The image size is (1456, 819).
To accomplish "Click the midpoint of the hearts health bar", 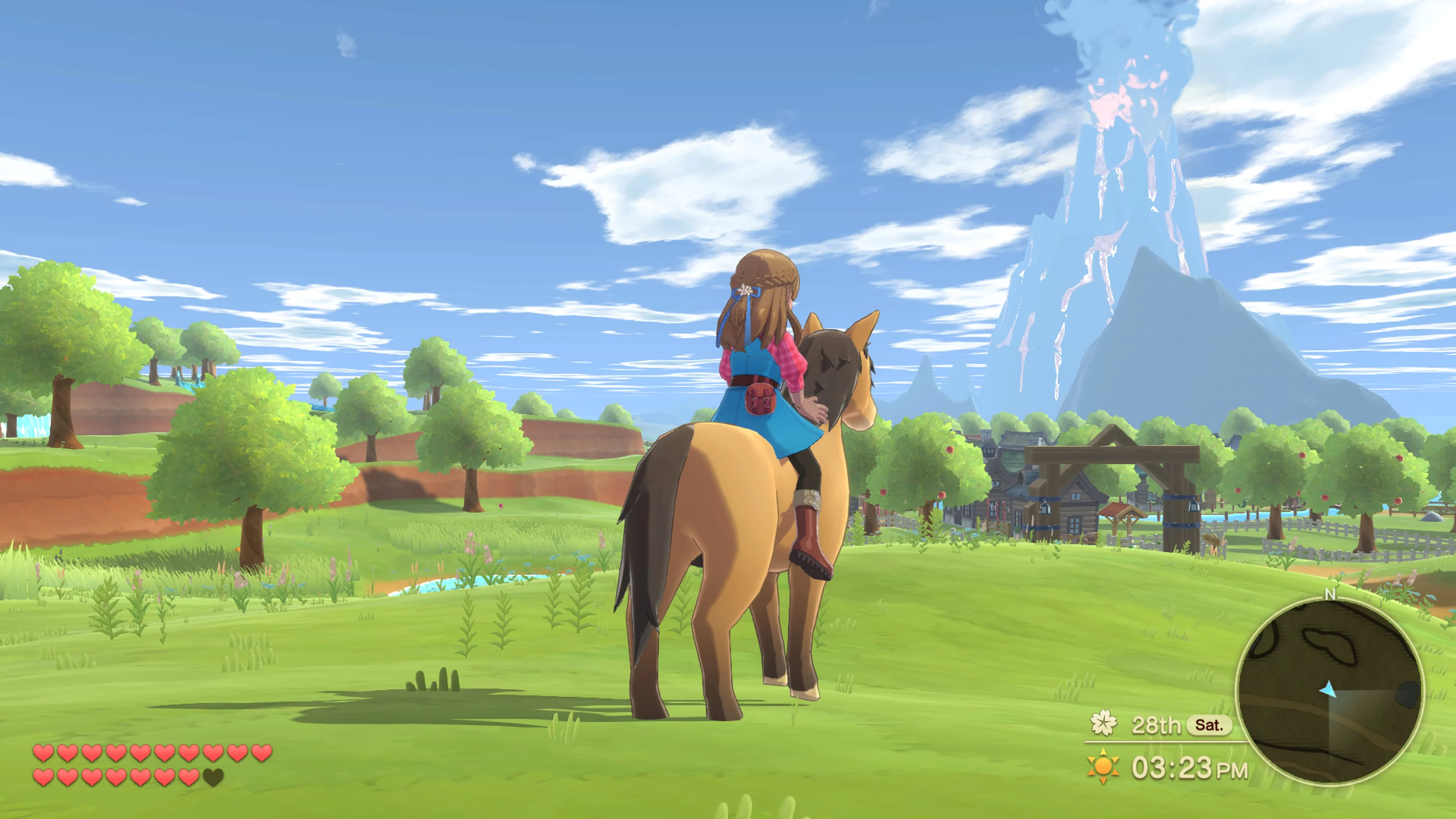I will 152,766.
